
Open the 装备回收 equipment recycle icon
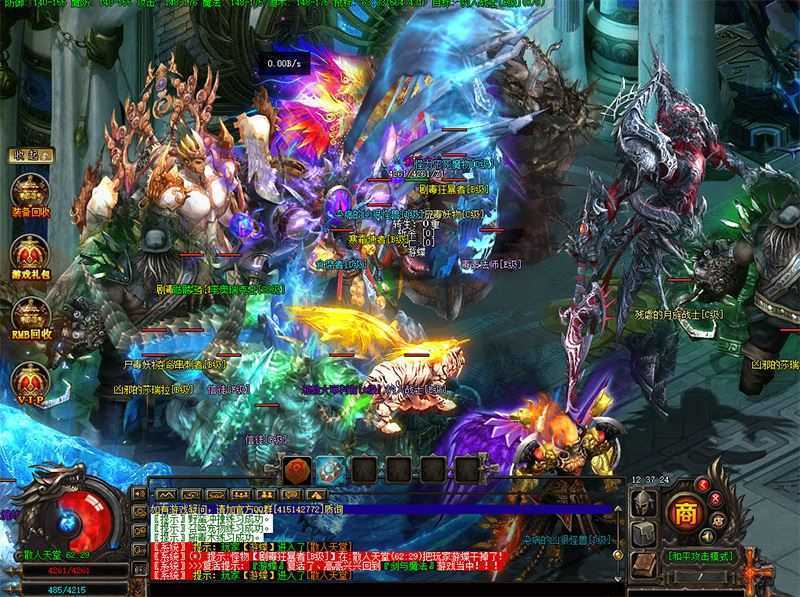[x=31, y=192]
